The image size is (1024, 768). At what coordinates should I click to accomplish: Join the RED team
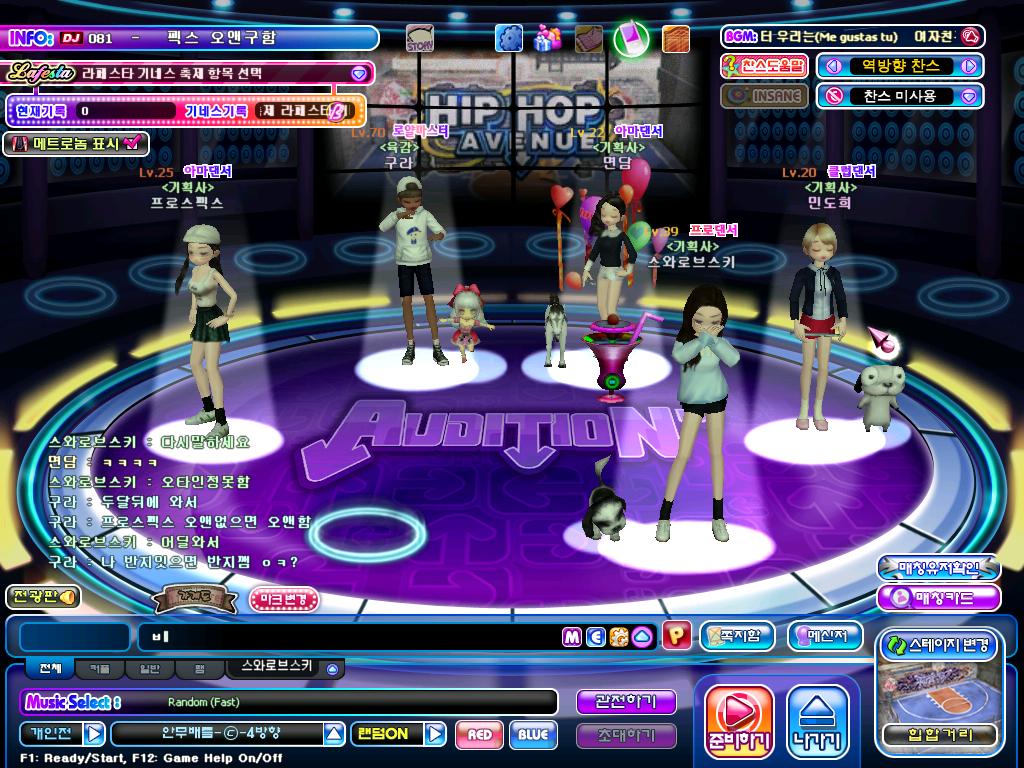(479, 735)
